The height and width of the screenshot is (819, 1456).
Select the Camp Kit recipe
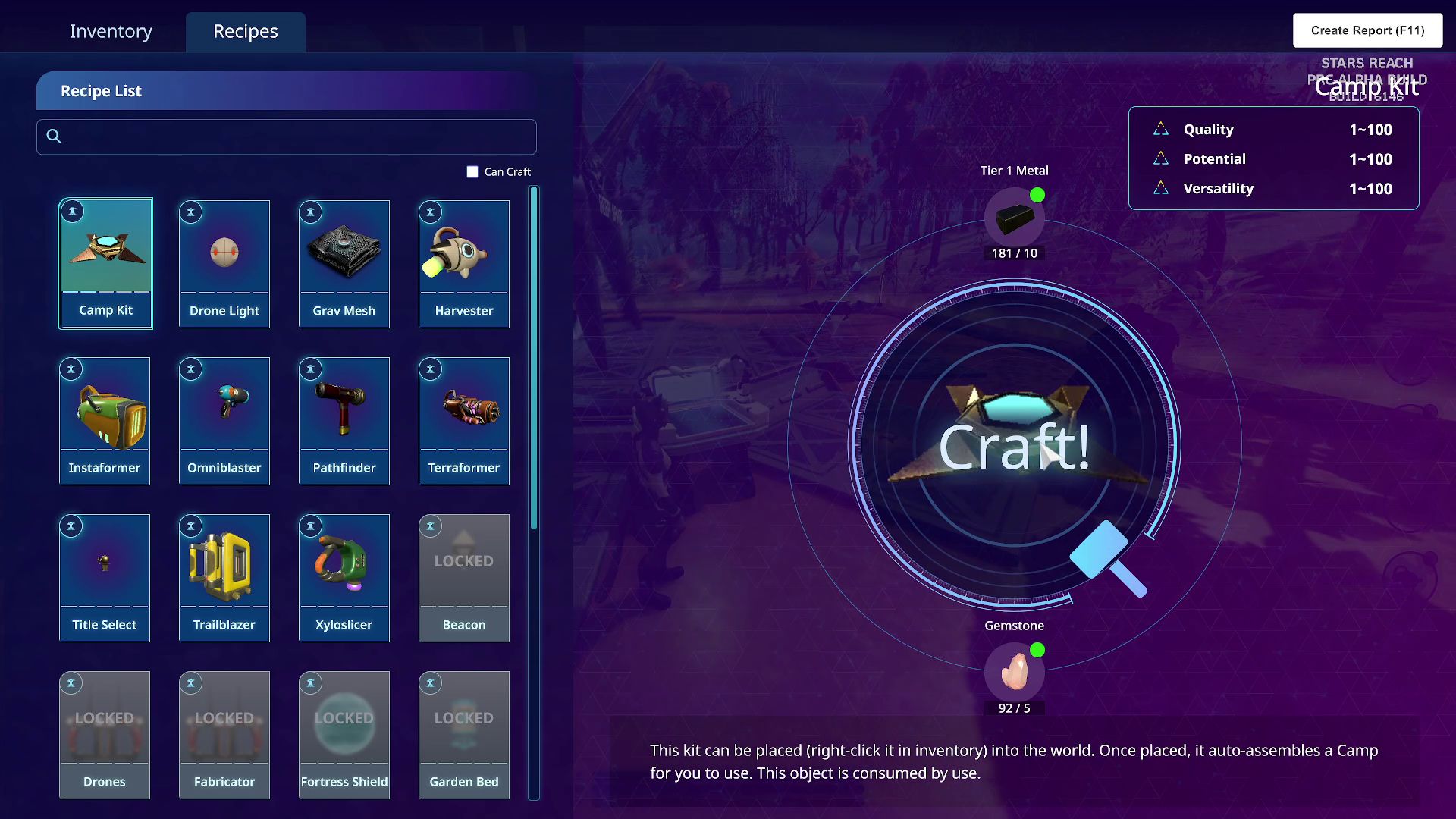point(105,263)
